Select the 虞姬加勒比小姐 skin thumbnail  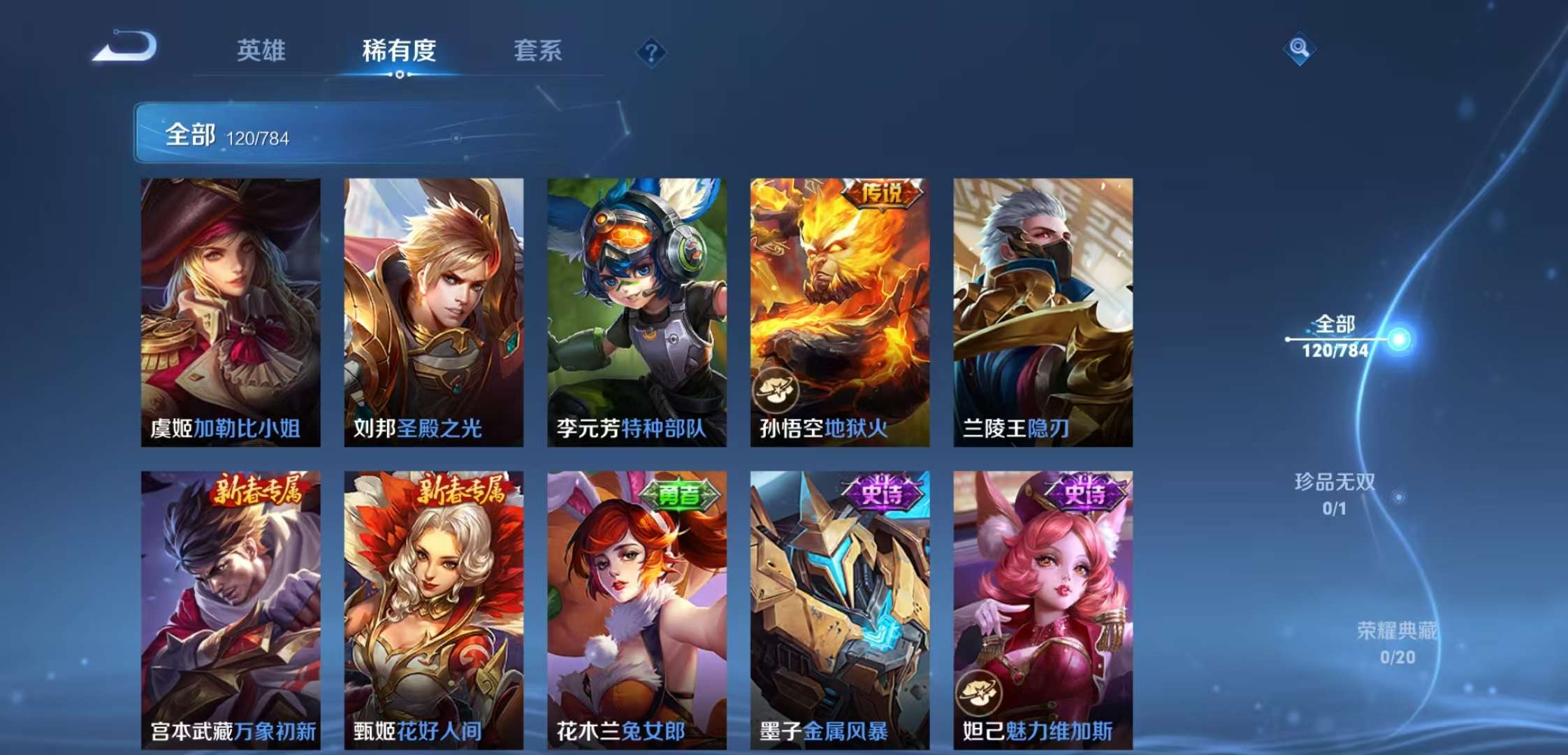(229, 308)
